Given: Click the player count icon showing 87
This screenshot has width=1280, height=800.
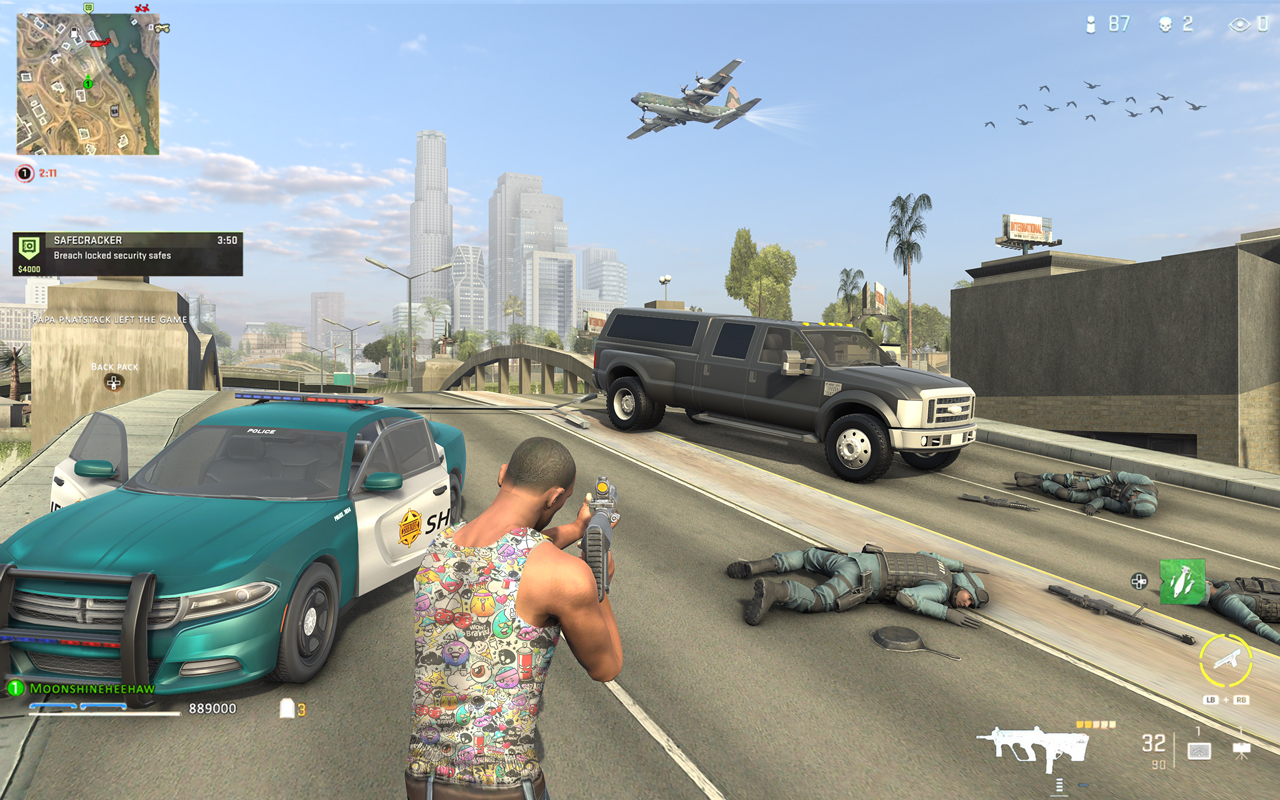Looking at the screenshot, I should point(1090,23).
